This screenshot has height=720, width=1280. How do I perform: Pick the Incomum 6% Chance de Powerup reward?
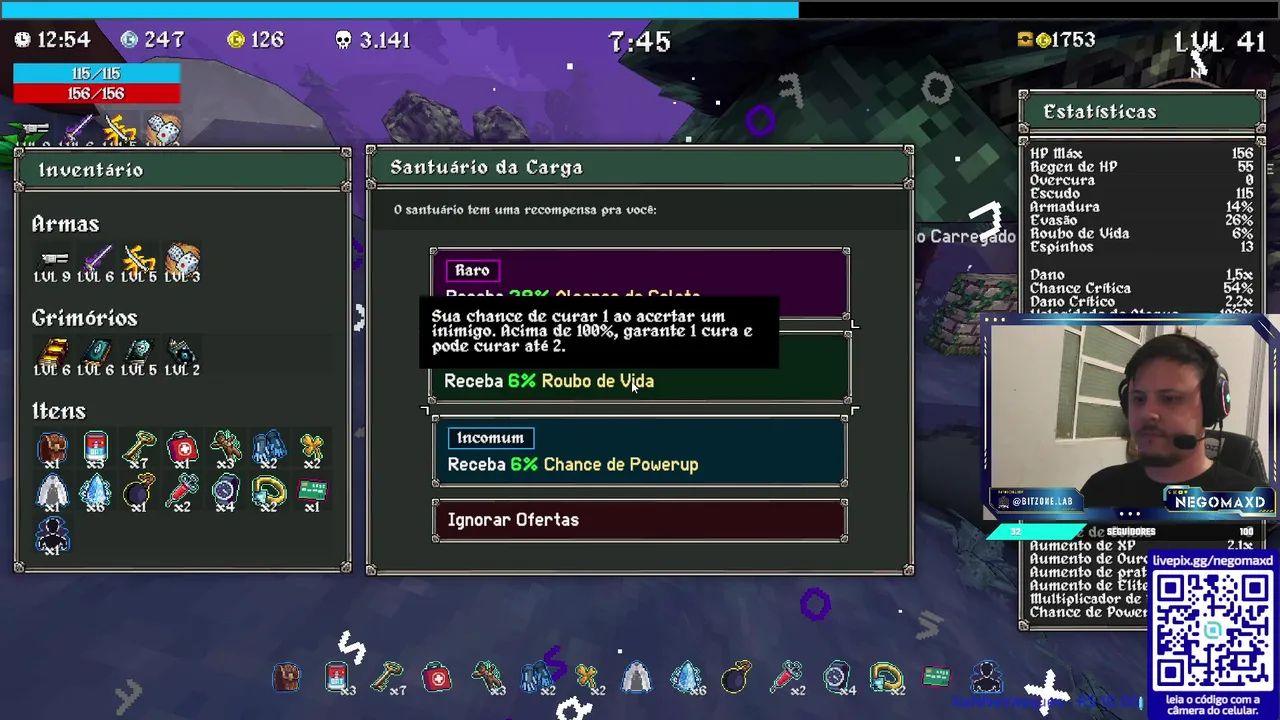(640, 453)
